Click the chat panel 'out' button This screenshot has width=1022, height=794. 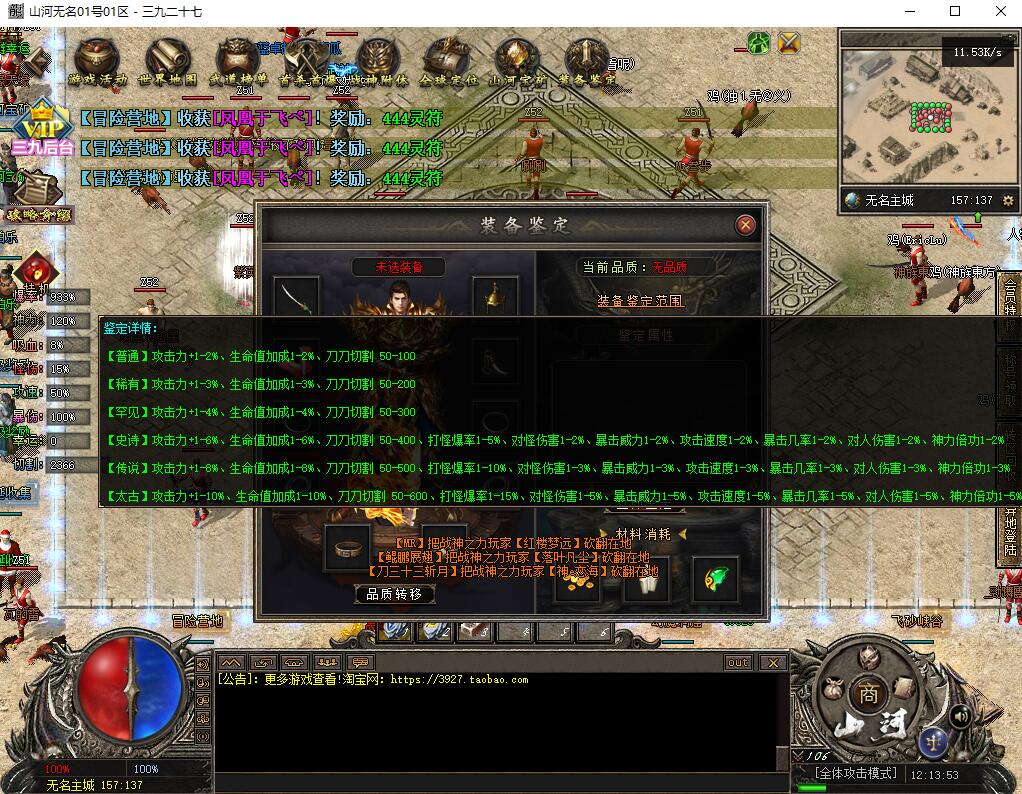(x=738, y=663)
